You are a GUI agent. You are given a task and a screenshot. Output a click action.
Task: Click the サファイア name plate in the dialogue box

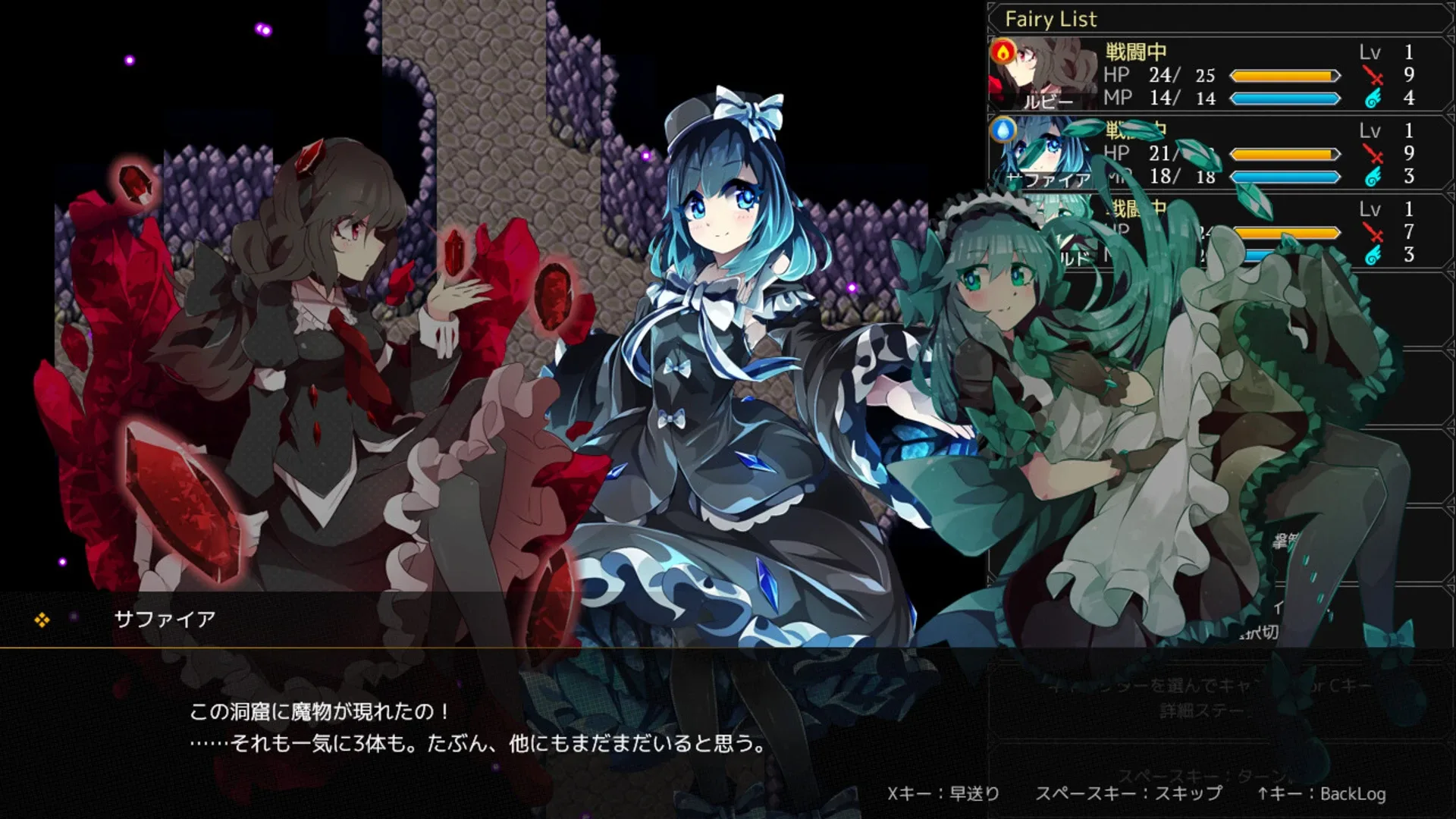click(167, 617)
